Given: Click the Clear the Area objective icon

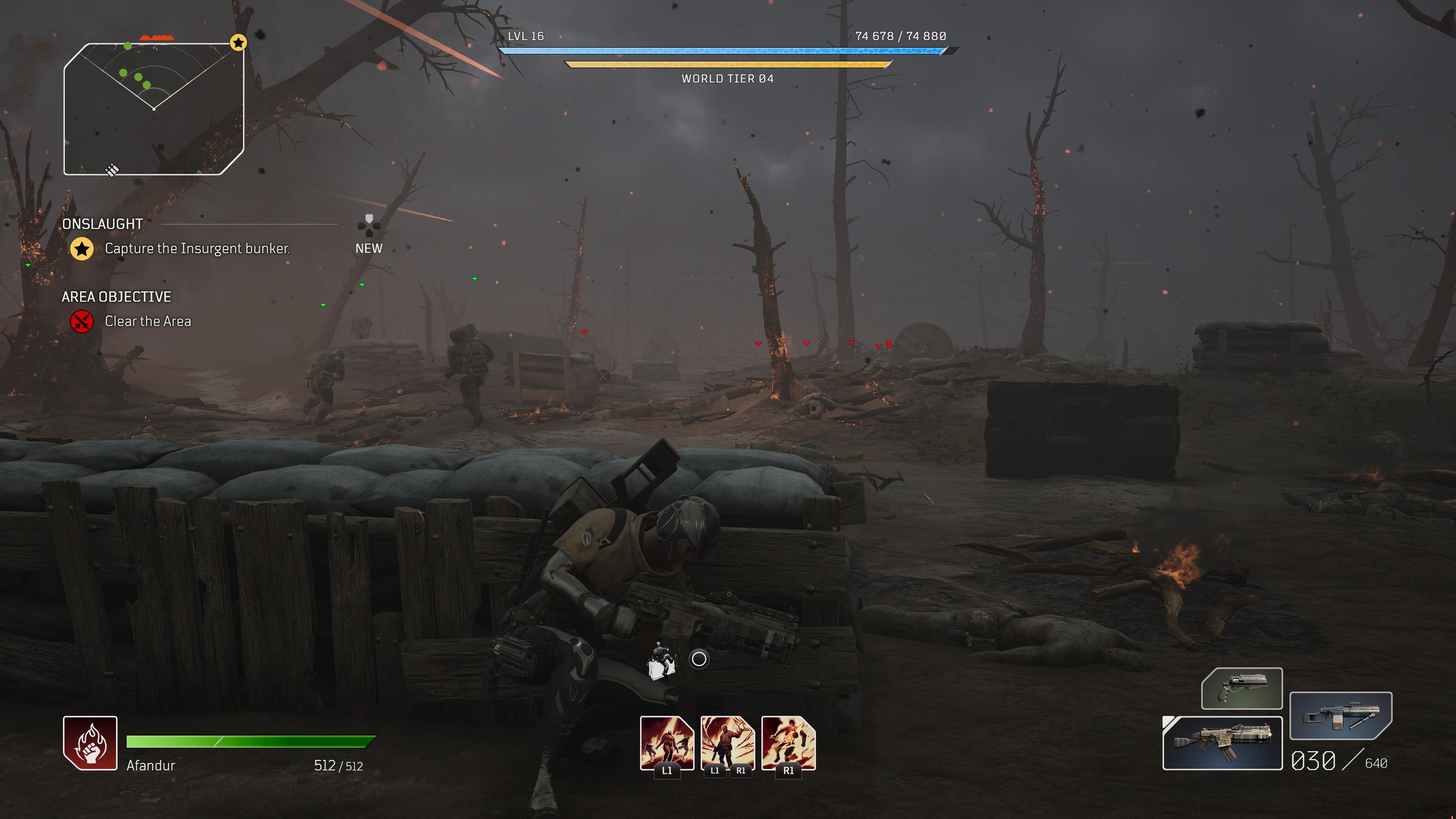Looking at the screenshot, I should point(82,322).
